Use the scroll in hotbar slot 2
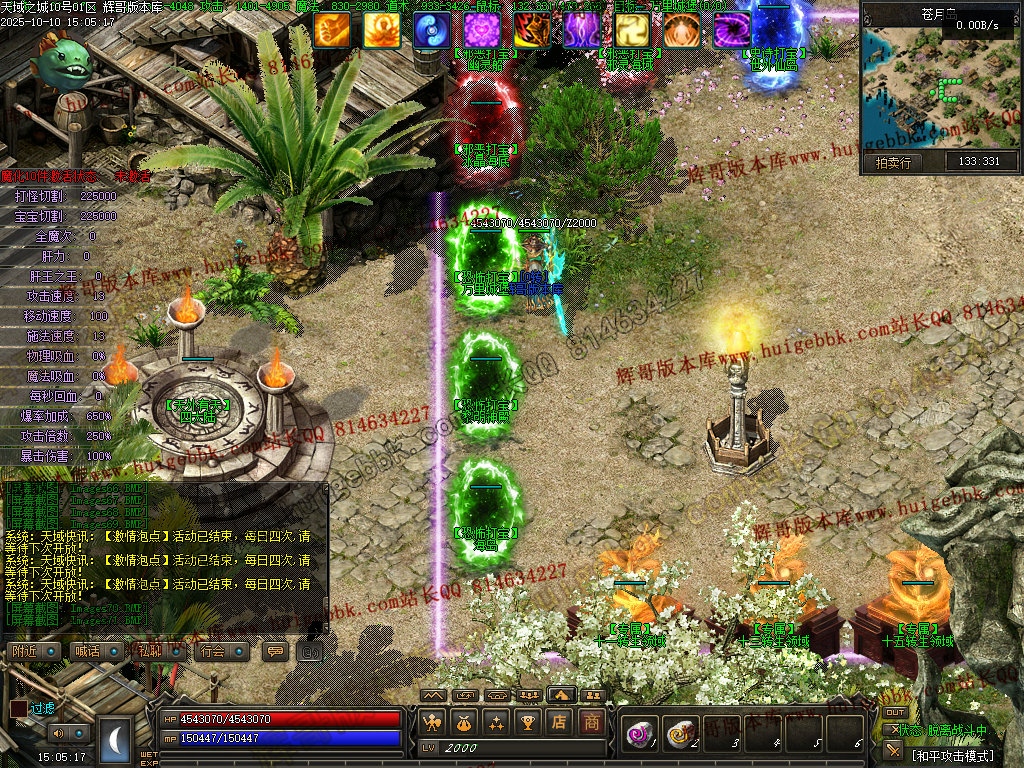 pyautogui.click(x=680, y=735)
